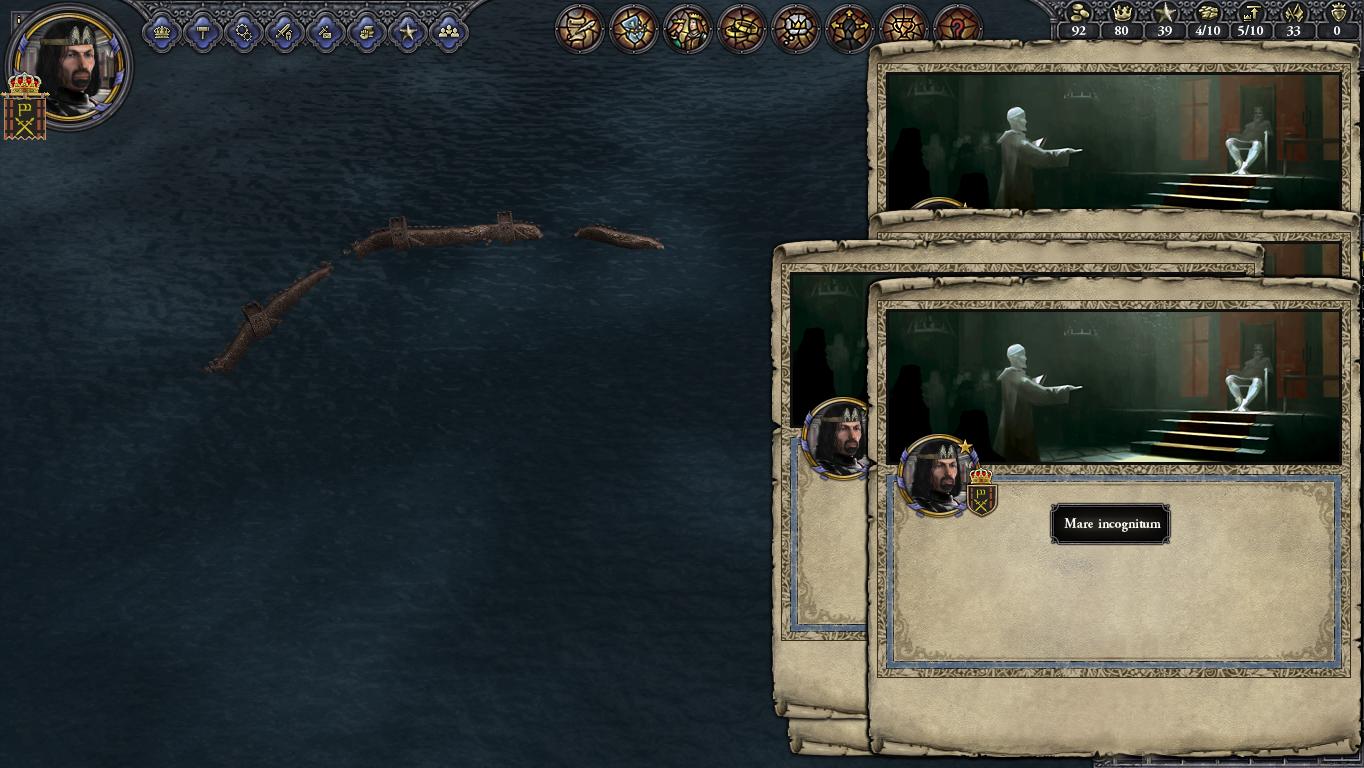This screenshot has height=768, width=1364.
Task: Open the clenched fist tab button
Action: coord(367,32)
